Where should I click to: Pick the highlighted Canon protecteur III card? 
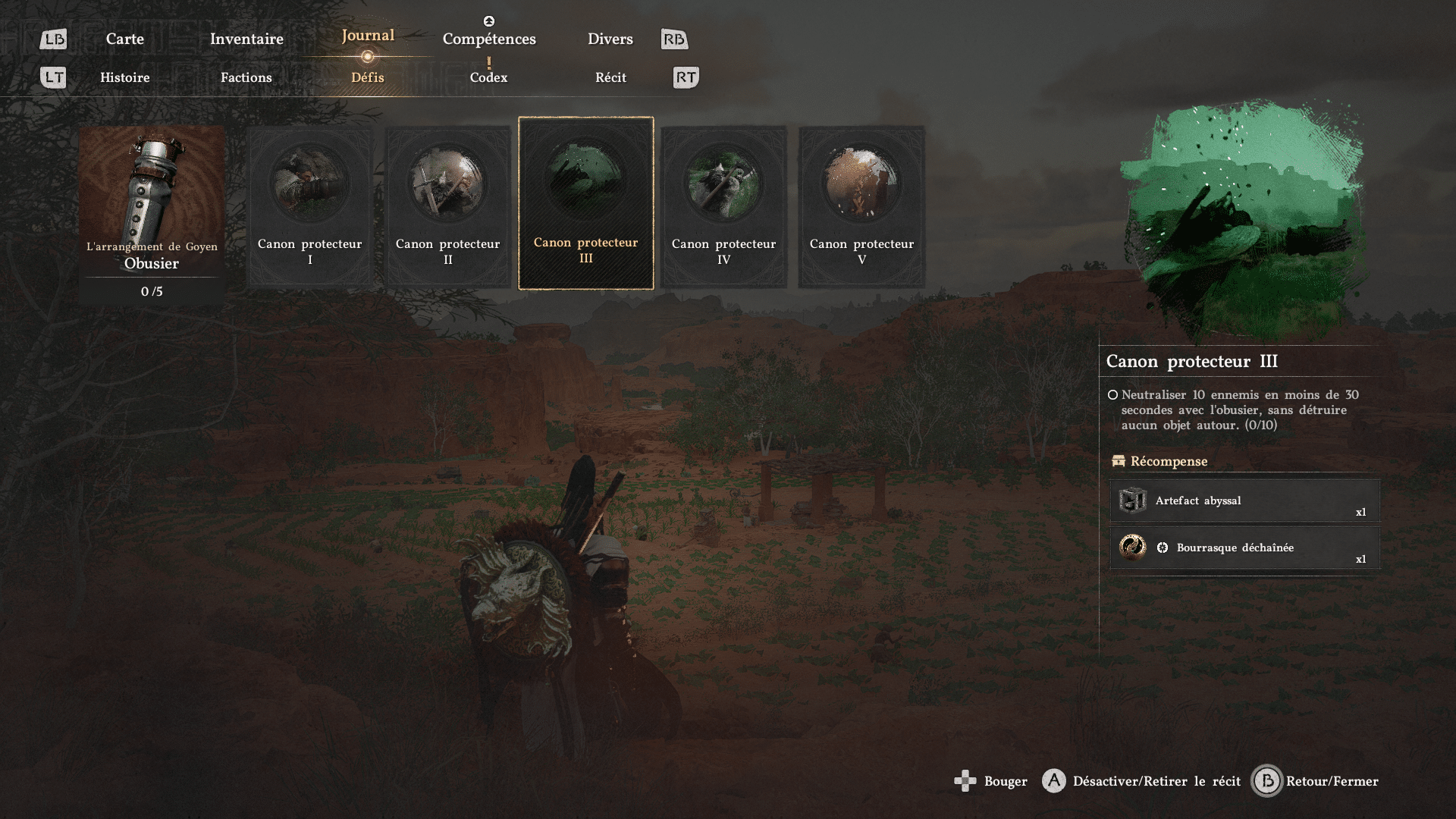click(585, 203)
